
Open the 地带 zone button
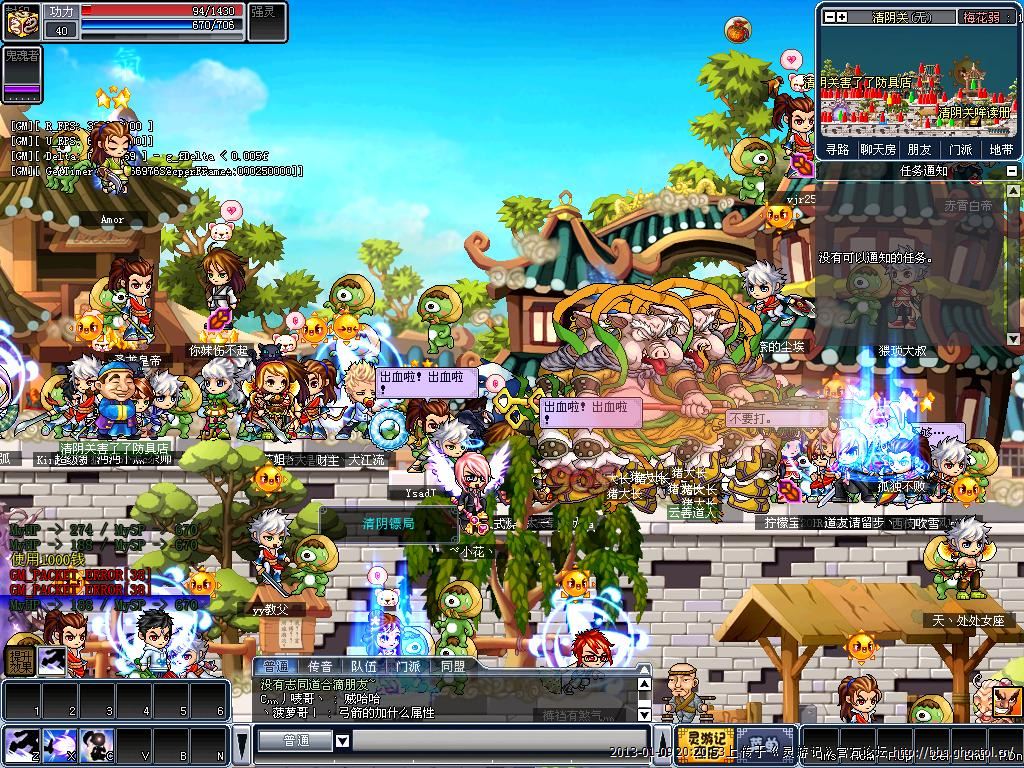pyautogui.click(x=1000, y=149)
